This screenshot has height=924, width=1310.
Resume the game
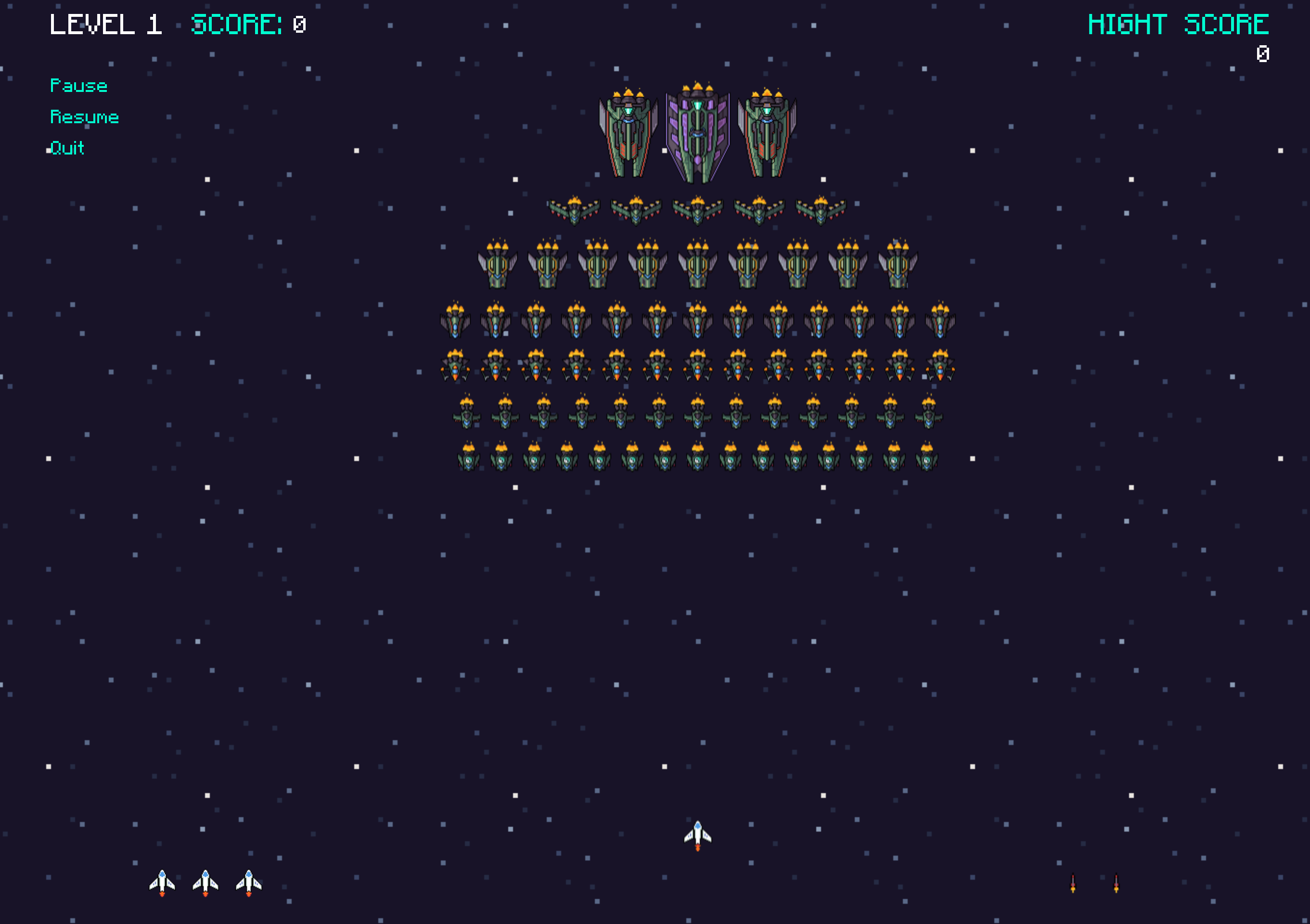tap(84, 117)
